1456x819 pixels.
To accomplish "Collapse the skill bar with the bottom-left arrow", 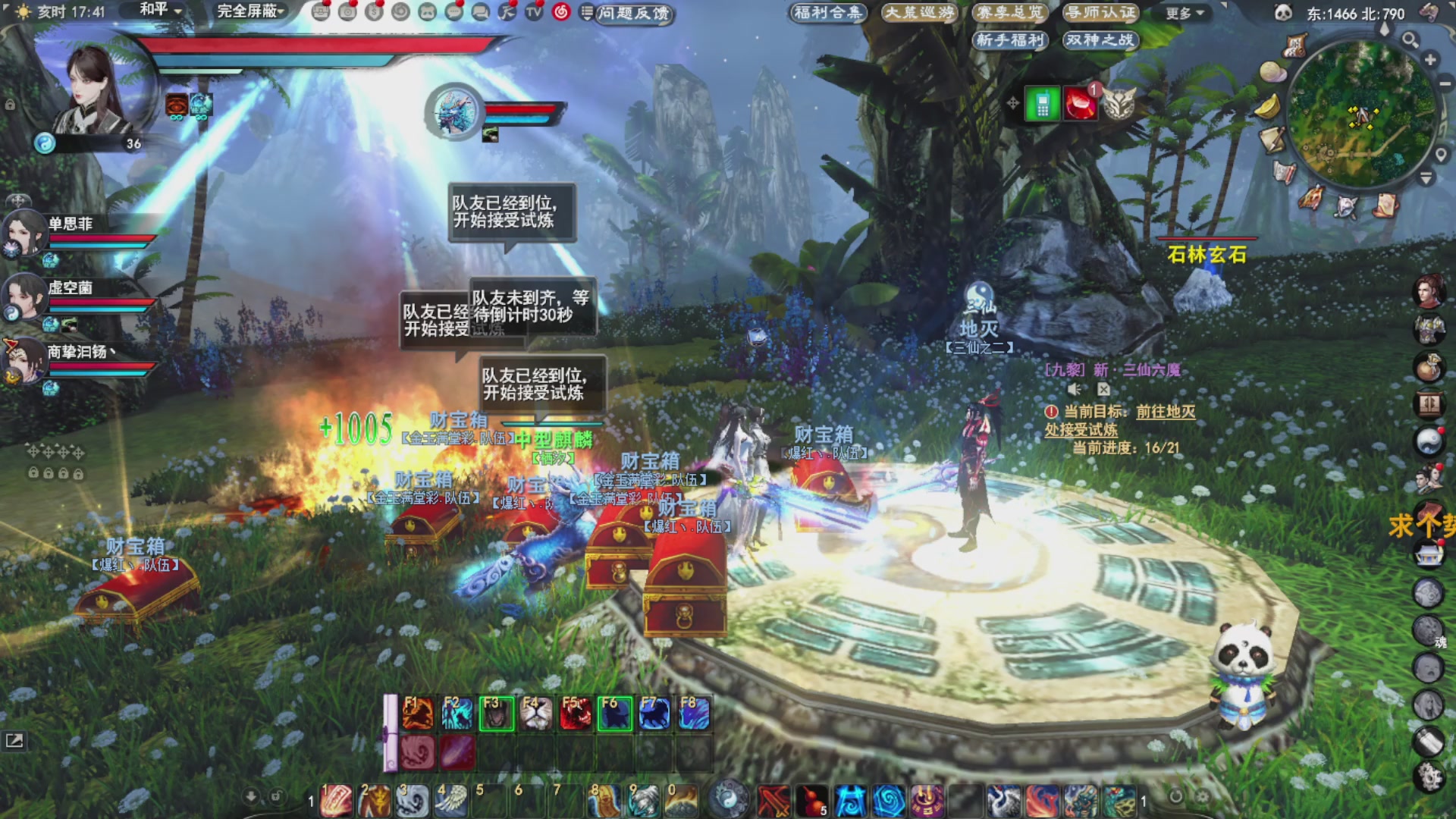I will (250, 795).
